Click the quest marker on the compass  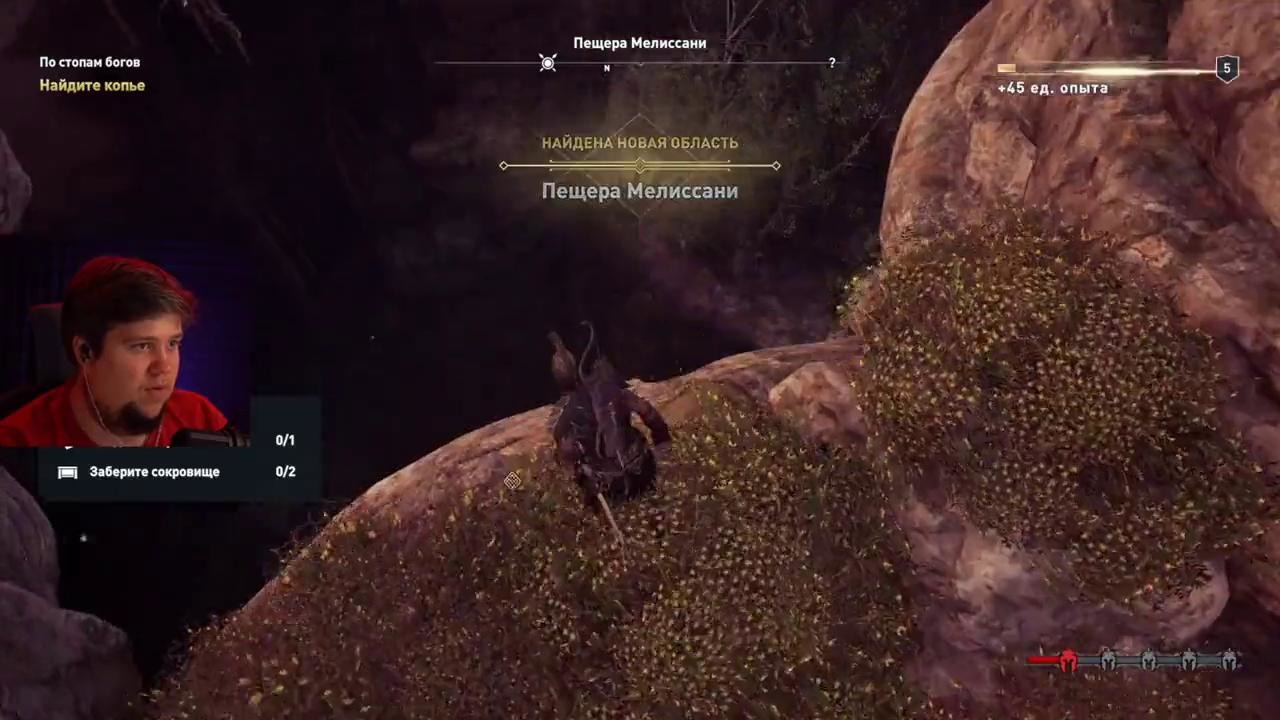(548, 63)
